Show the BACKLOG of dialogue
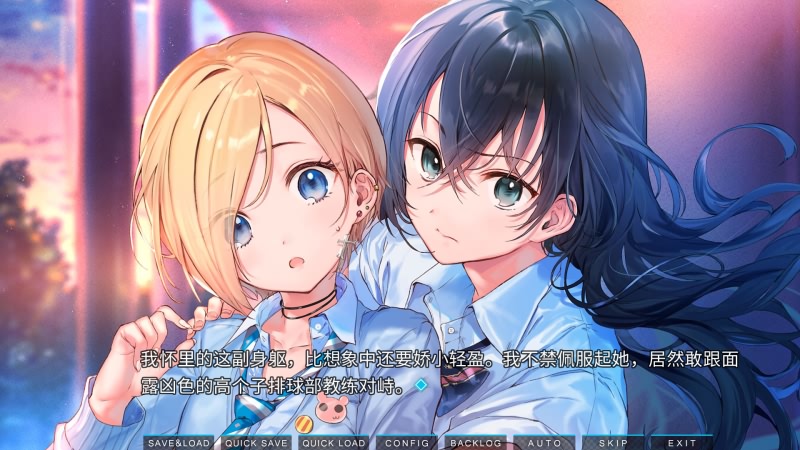Viewport: 800px width, 450px height. tap(475, 442)
